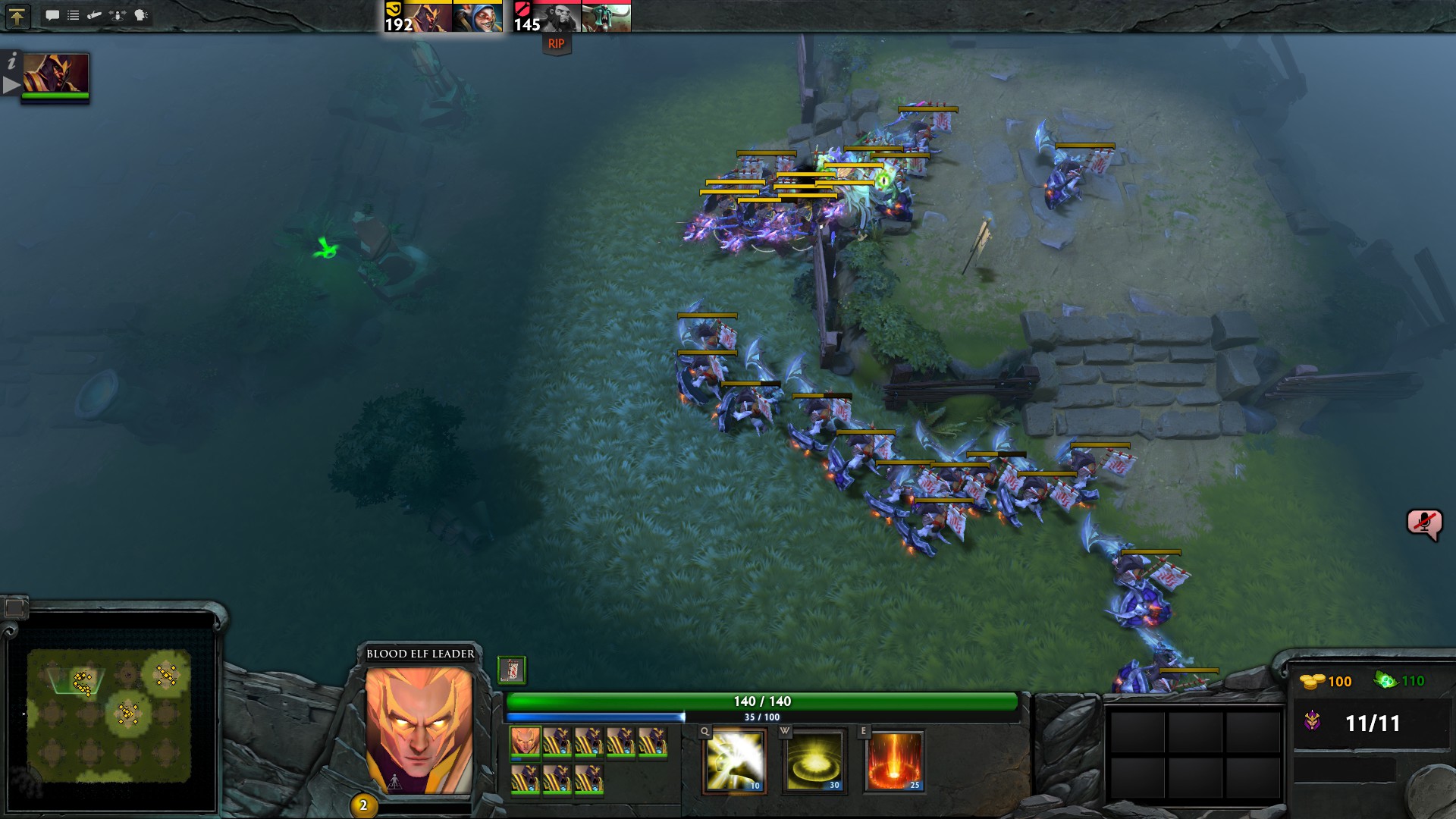Cast the W yellow circle ability

coord(814,761)
